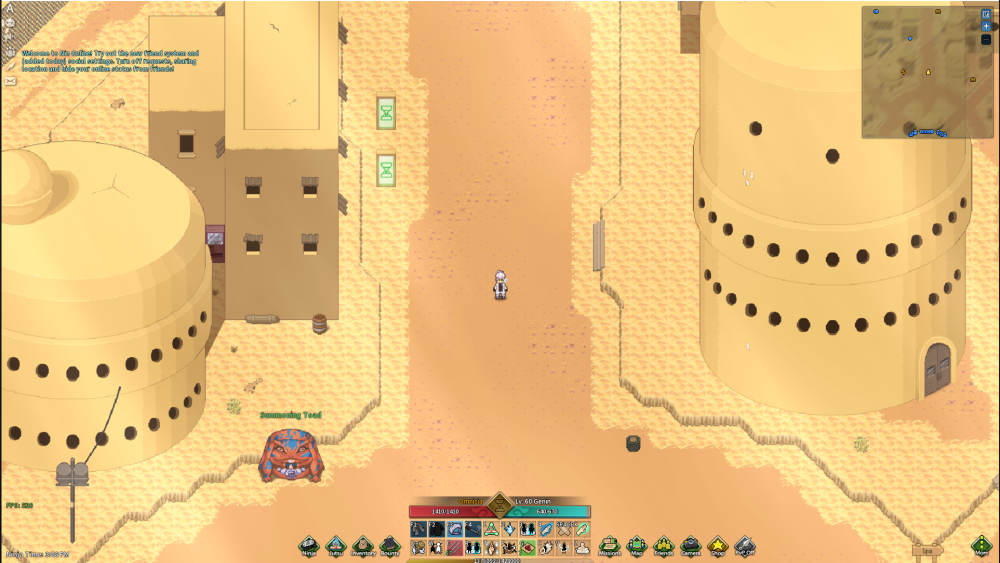Activate the green triangle jutsu hotbar slot
Screen dimensions: 1000x563
pos(491,528)
